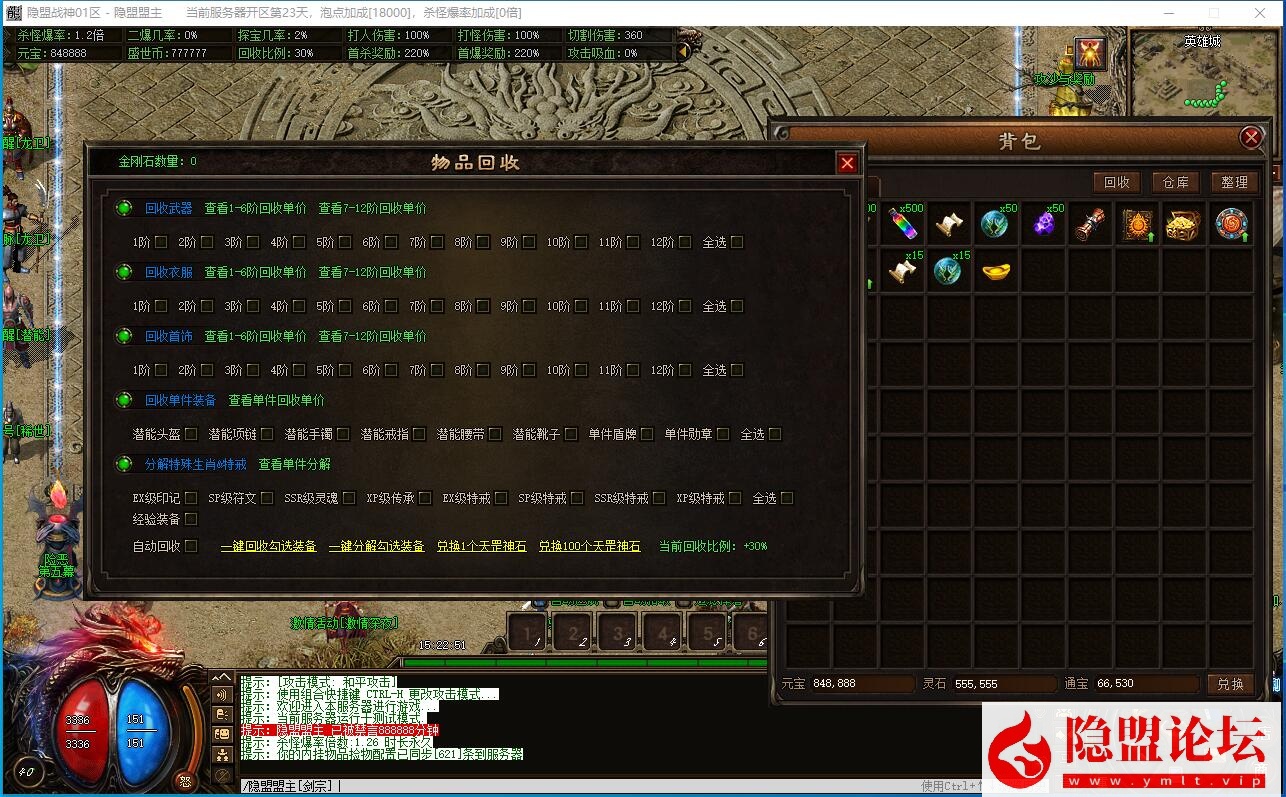Open the treasure chest item in the backpack
1286x797 pixels.
coord(1184,222)
